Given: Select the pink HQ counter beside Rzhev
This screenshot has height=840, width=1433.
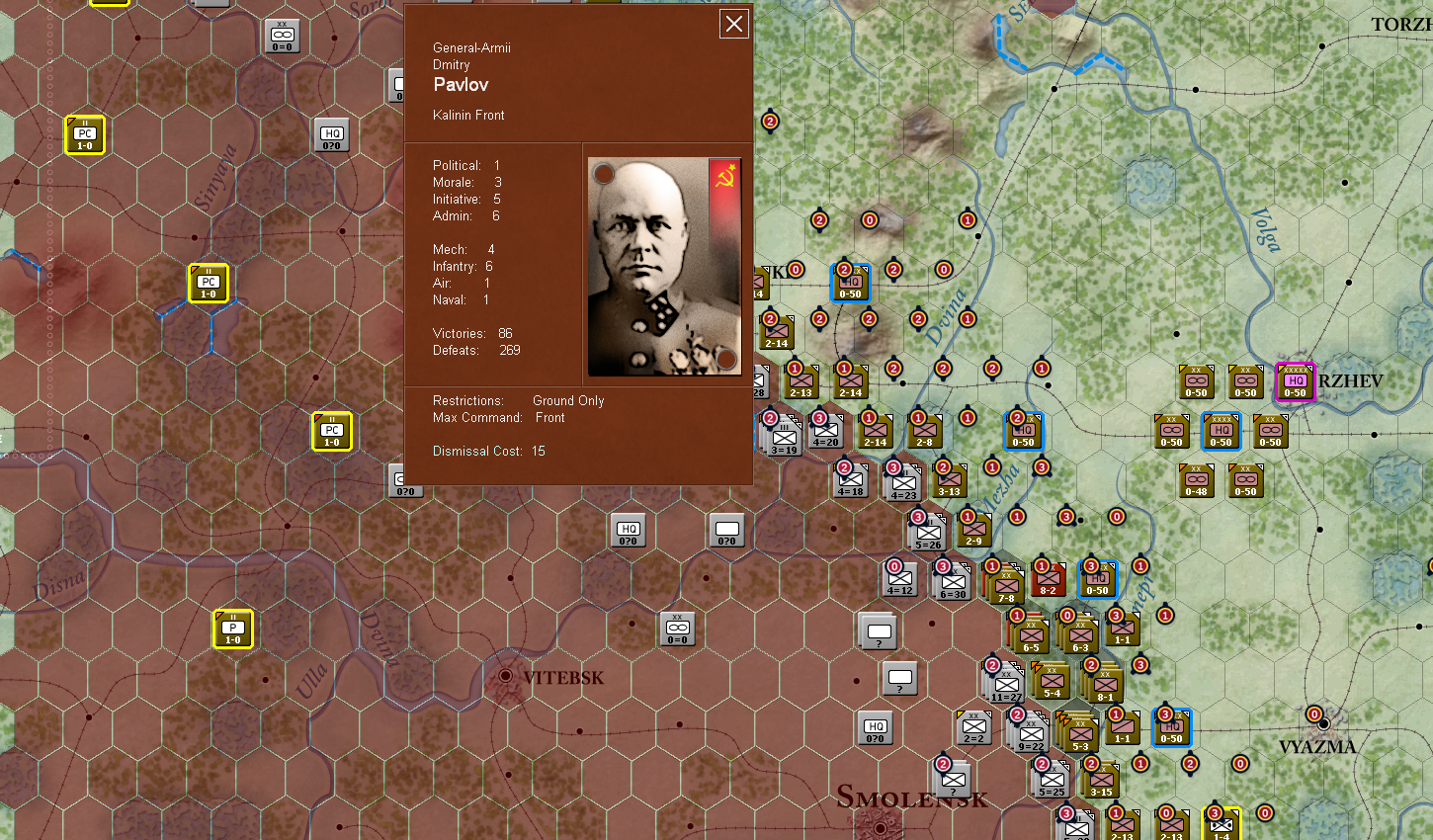Looking at the screenshot, I should pyautogui.click(x=1295, y=382).
